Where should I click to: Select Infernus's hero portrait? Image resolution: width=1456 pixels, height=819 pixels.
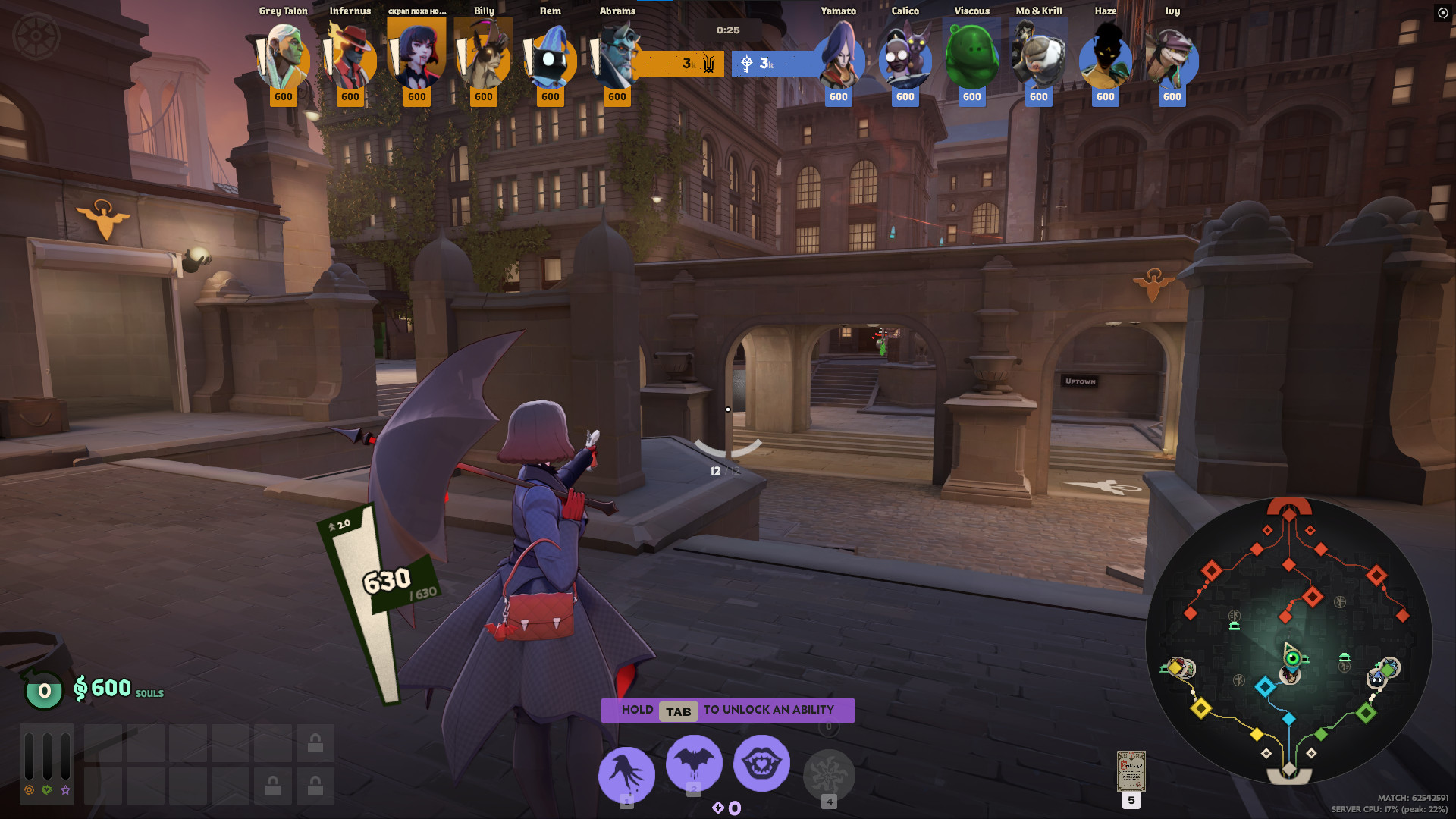pyautogui.click(x=350, y=58)
